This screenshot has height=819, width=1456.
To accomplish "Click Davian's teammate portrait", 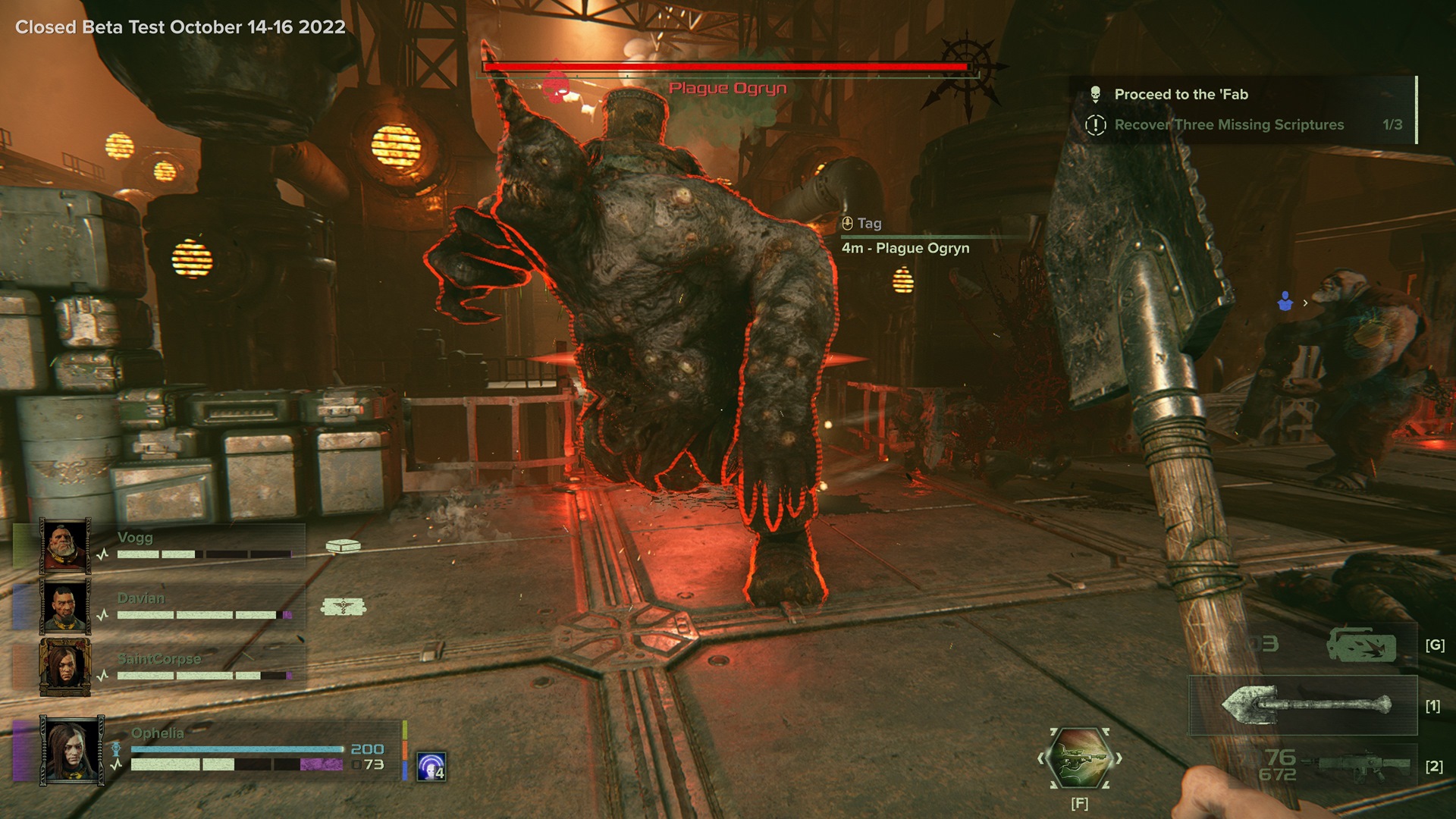I will click(65, 606).
